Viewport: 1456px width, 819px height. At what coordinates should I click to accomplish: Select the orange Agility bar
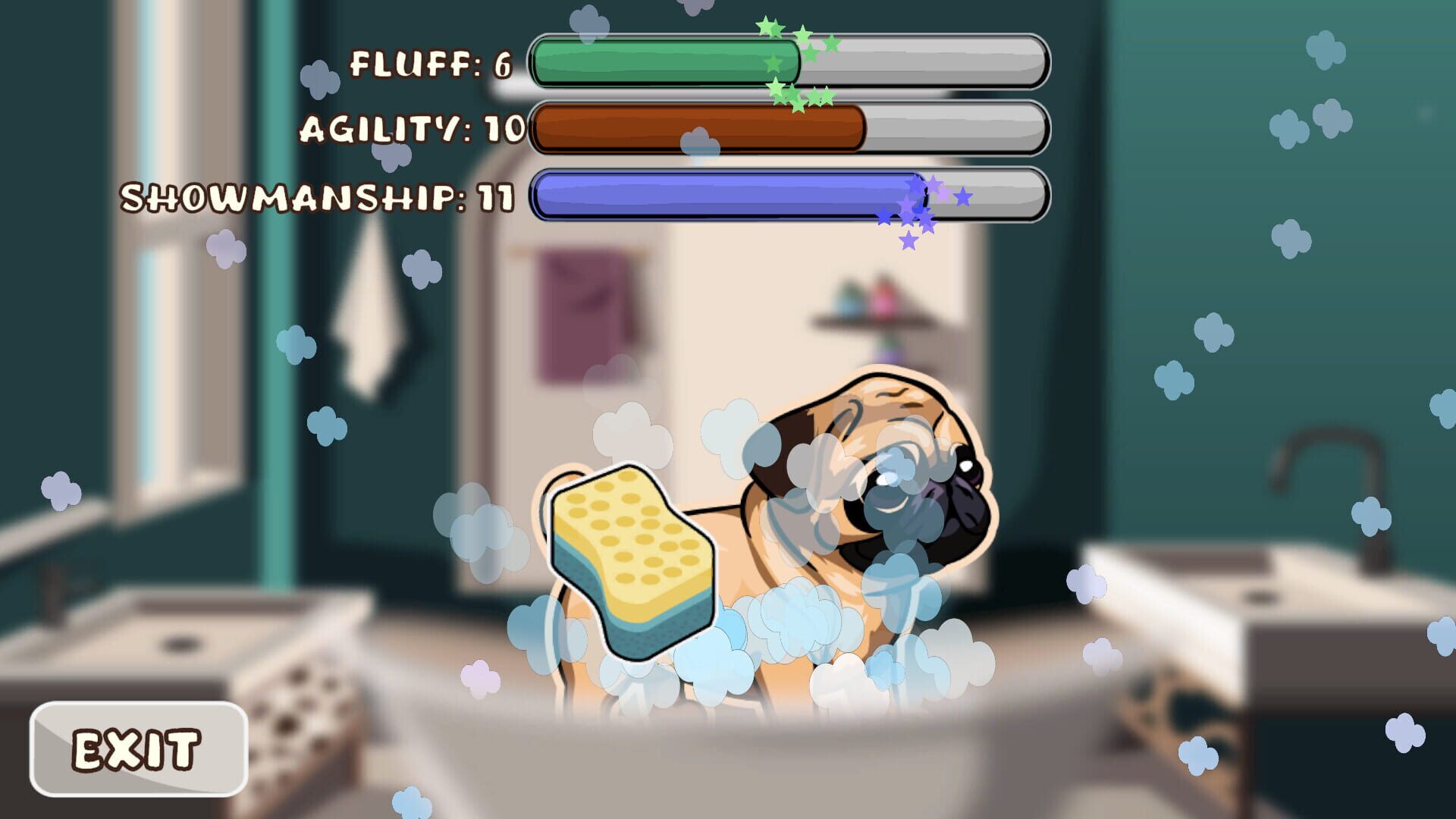click(x=698, y=129)
